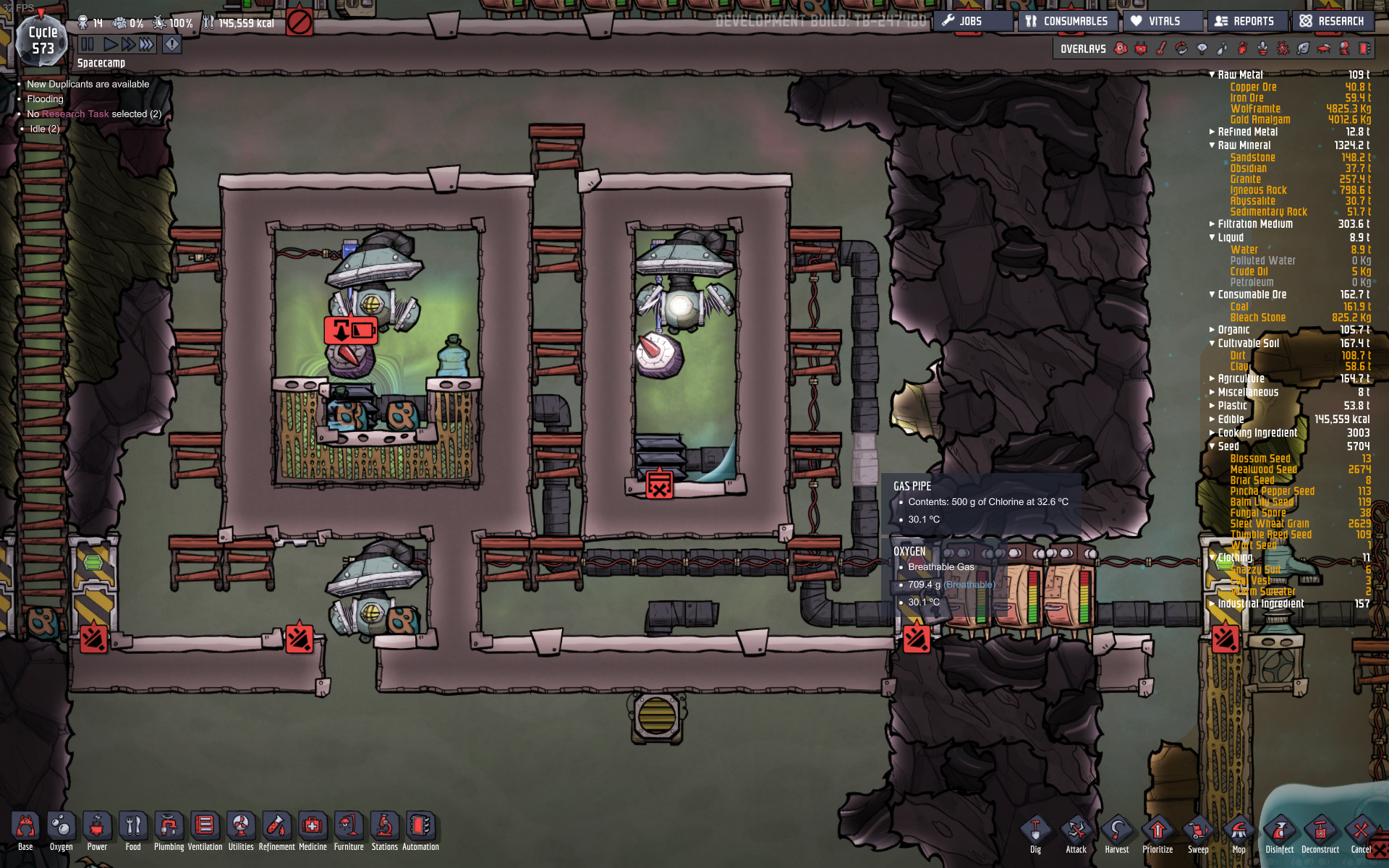Enable the Temperature overlay thermometer icon
The height and width of the screenshot is (868, 1389).
[1160, 48]
